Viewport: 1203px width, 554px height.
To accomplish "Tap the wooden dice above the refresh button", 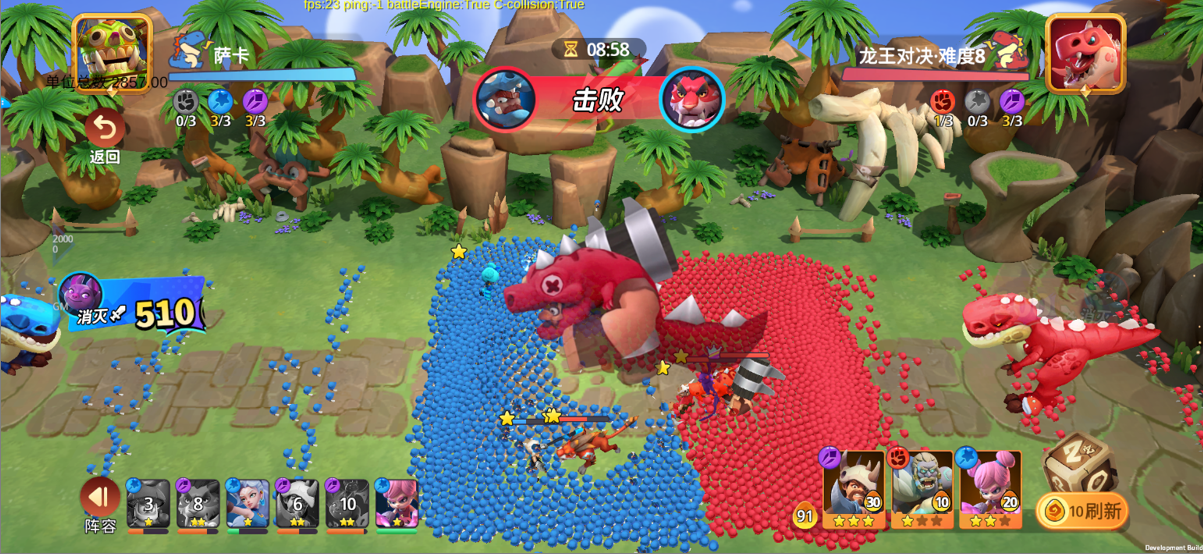I will 1077,462.
